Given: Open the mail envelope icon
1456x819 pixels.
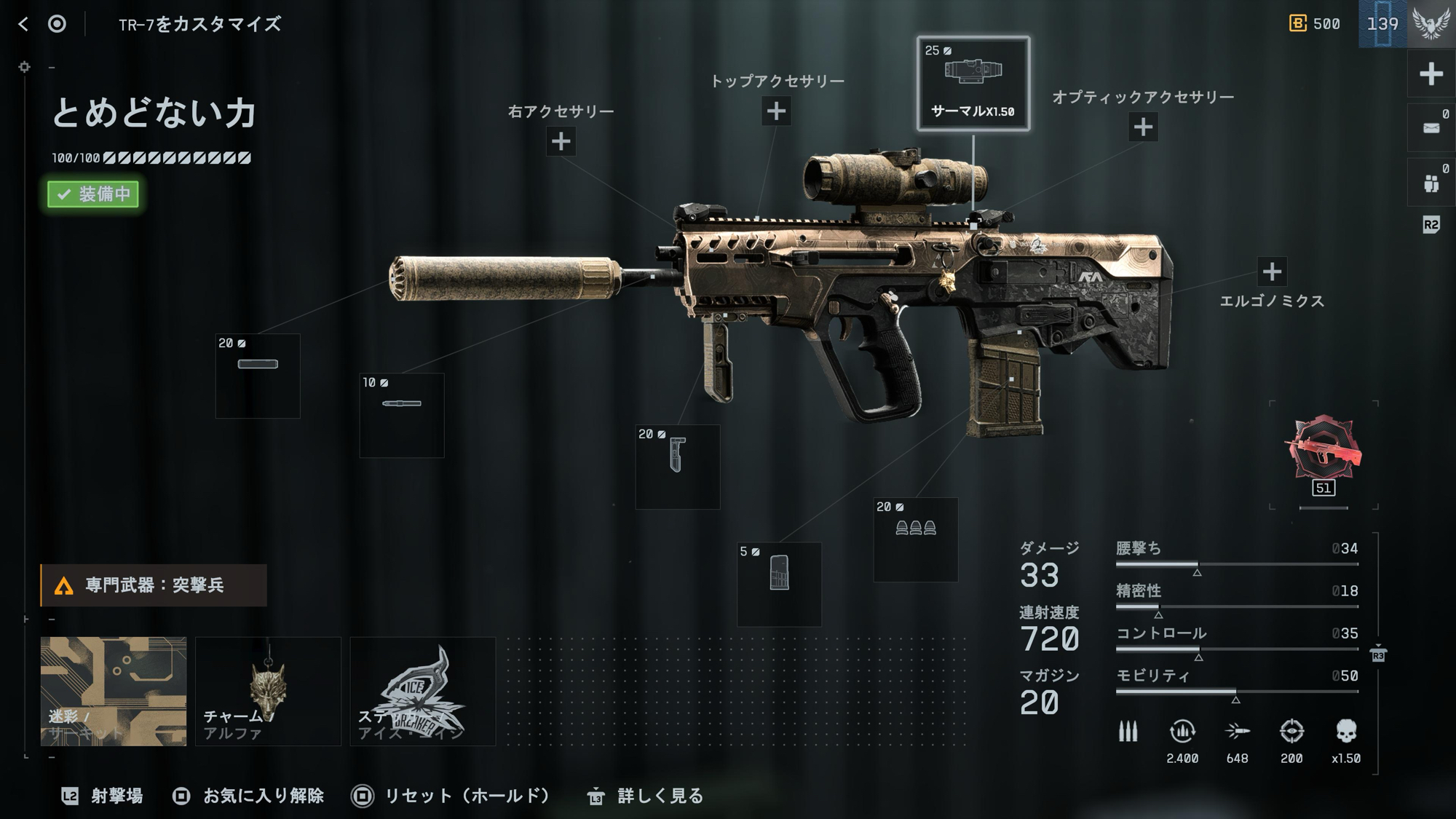Looking at the screenshot, I should tap(1431, 128).
